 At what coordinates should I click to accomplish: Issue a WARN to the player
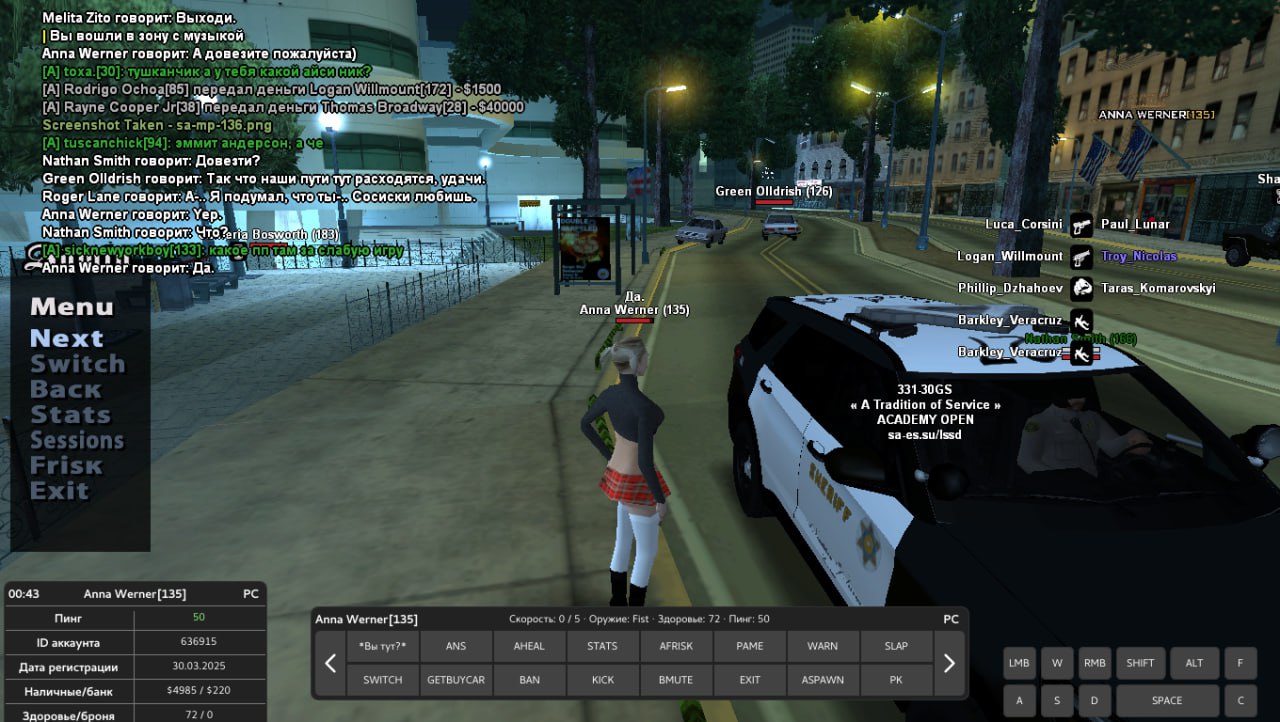pyautogui.click(x=823, y=646)
